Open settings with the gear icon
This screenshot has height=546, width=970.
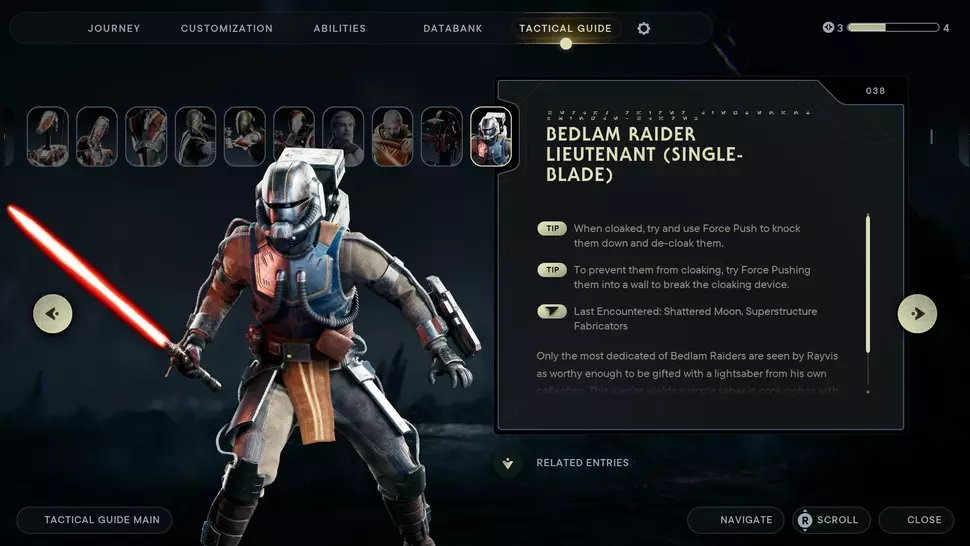click(644, 28)
